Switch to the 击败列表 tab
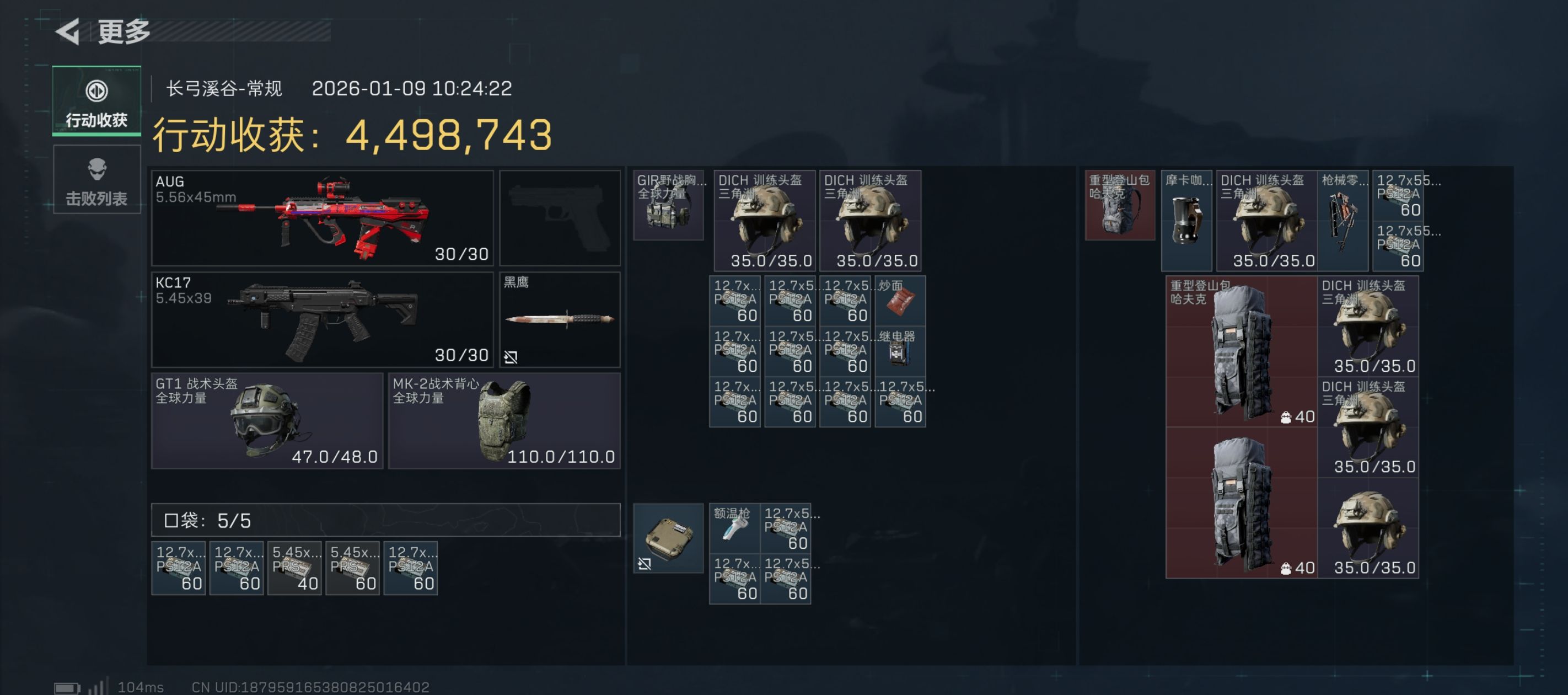 [x=97, y=180]
